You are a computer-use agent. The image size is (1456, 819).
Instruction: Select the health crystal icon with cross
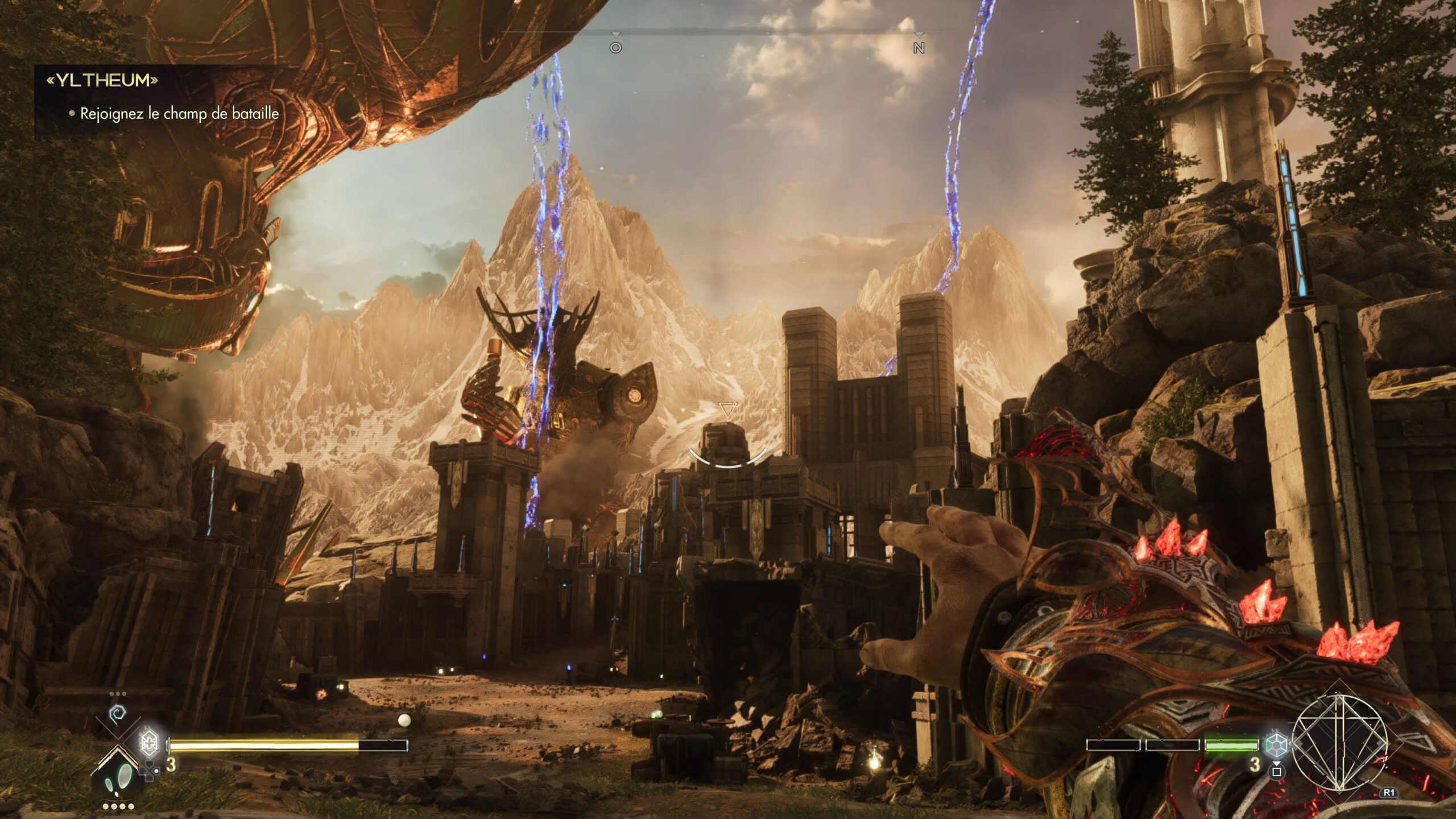149,742
